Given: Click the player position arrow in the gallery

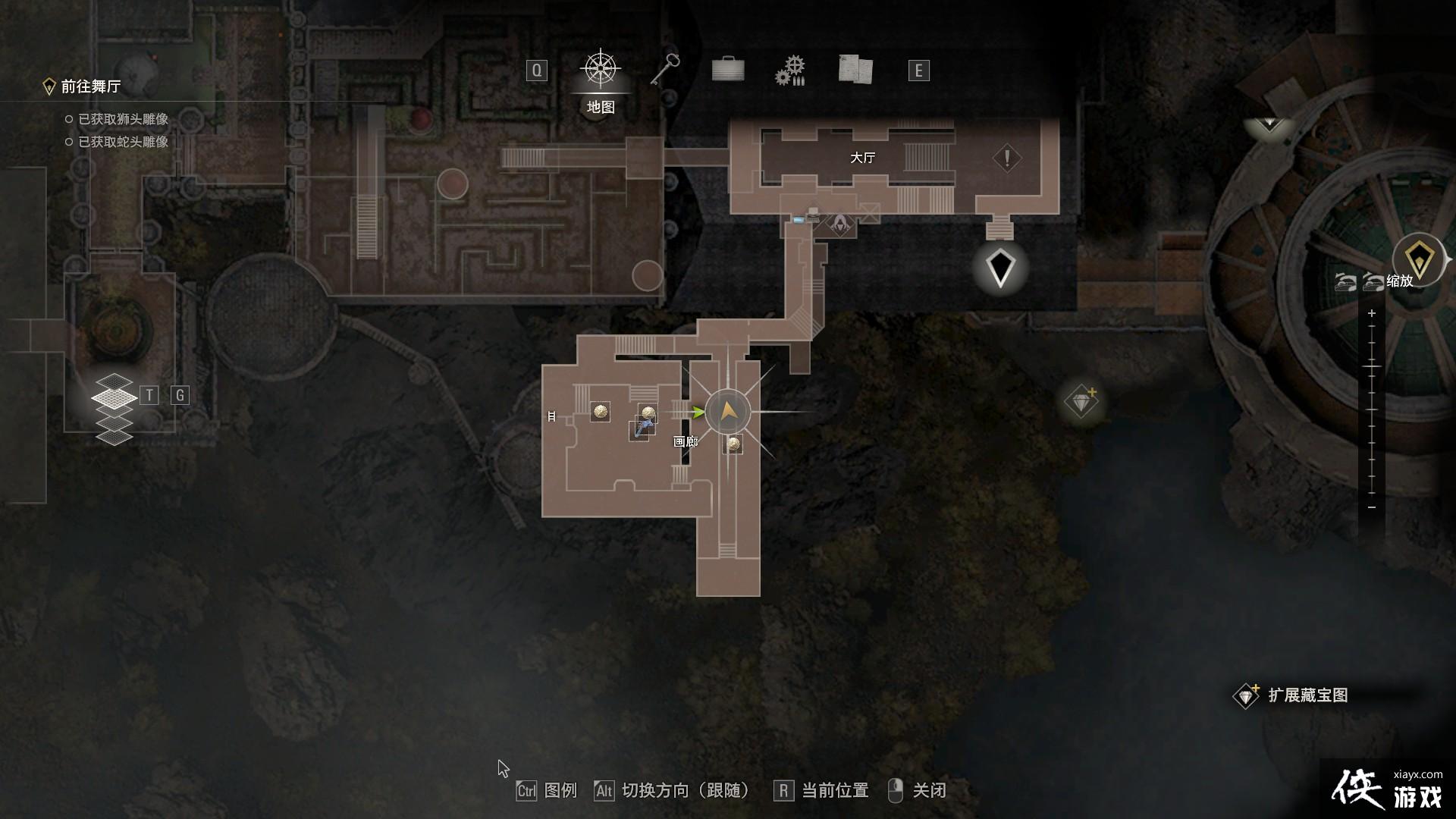Looking at the screenshot, I should coord(727,412).
